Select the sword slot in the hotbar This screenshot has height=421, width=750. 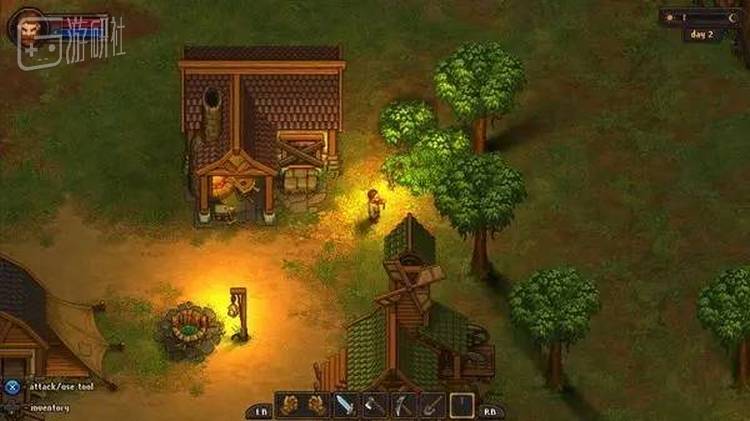click(x=345, y=405)
